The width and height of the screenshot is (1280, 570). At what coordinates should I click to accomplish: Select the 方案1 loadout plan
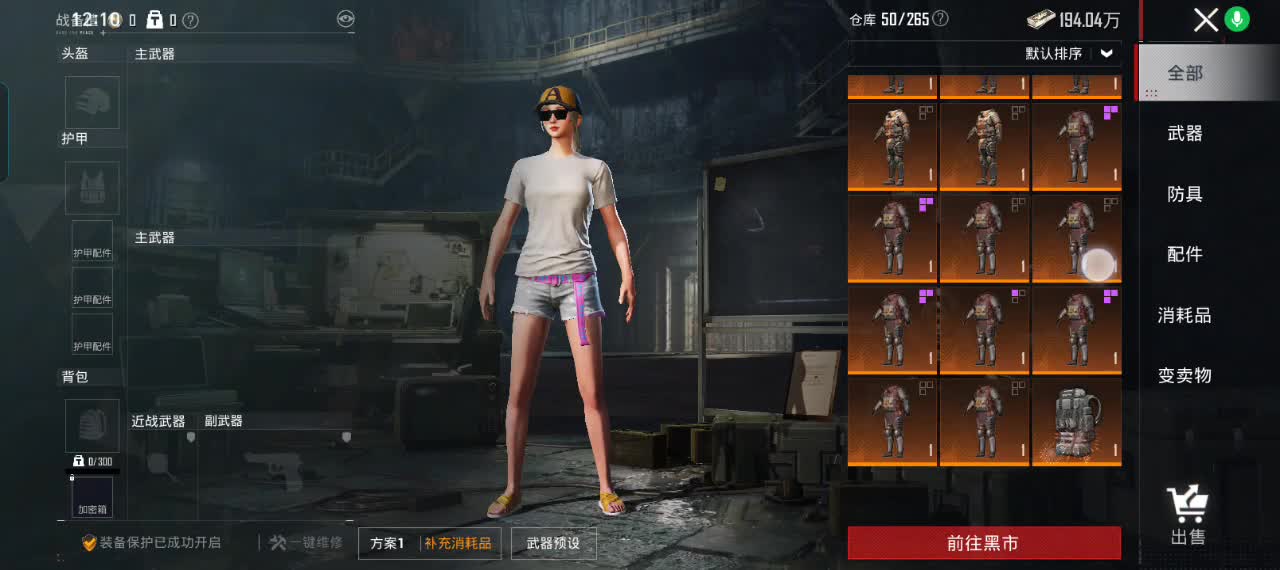coord(387,543)
